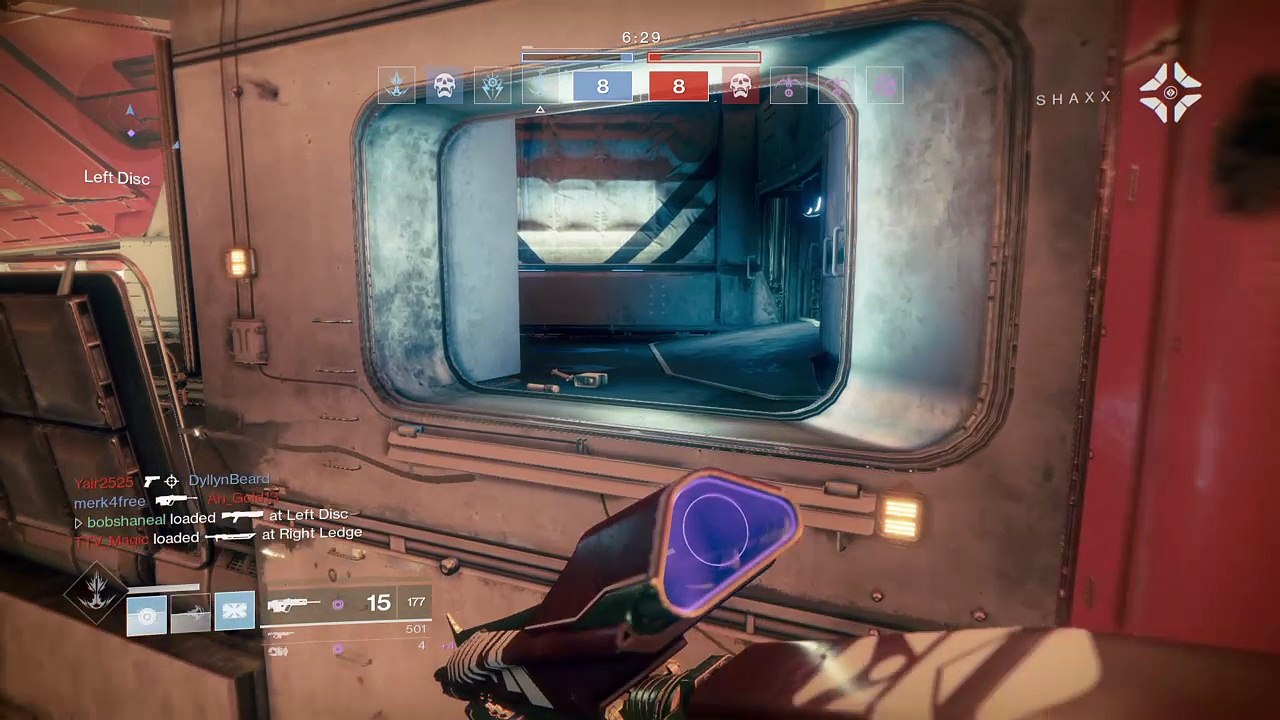The width and height of the screenshot is (1280, 720).
Task: Select the Yair2525 kill feed row
Action: coord(170,481)
